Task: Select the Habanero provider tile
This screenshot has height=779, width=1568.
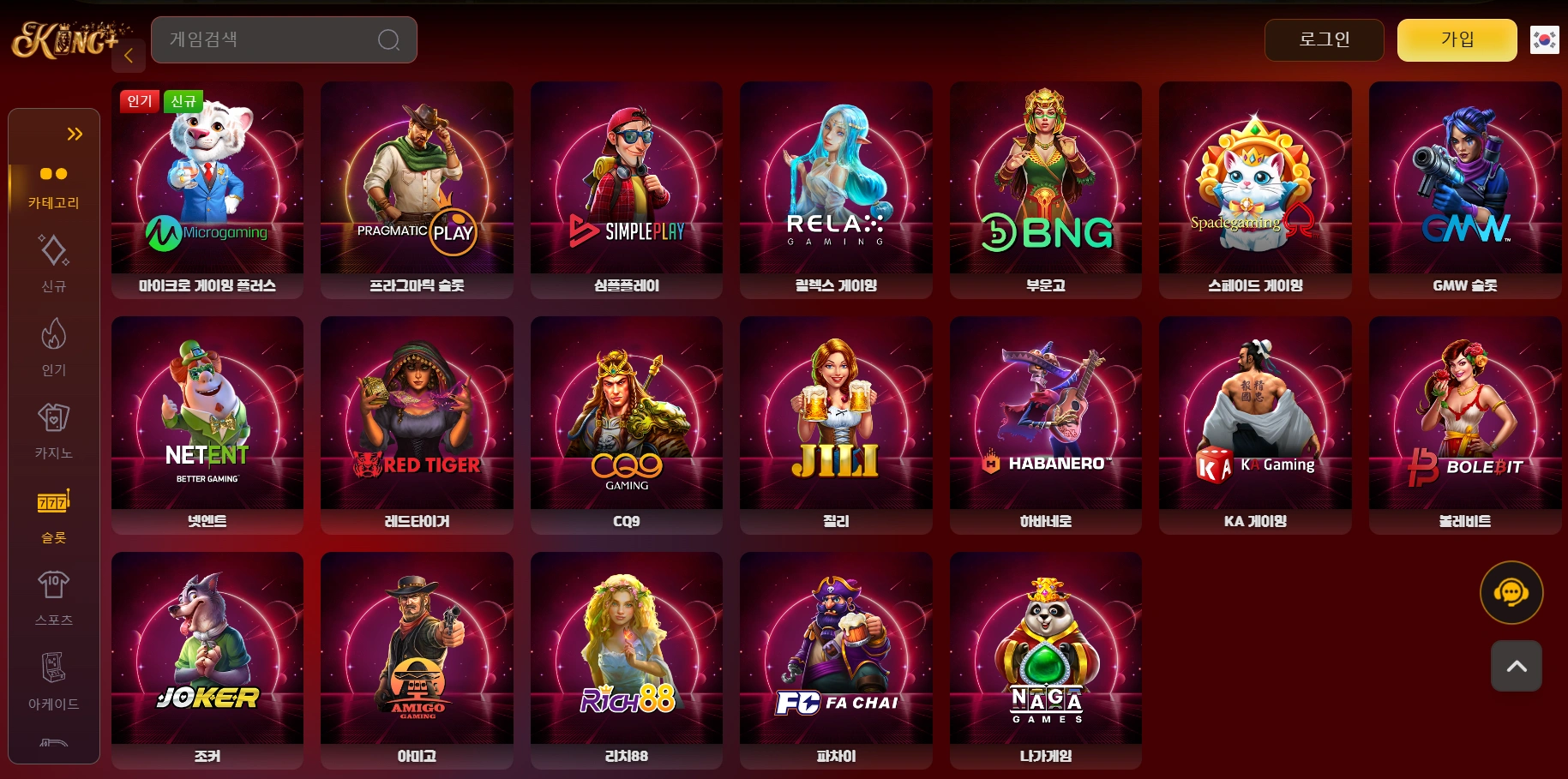Action: click(x=1045, y=424)
